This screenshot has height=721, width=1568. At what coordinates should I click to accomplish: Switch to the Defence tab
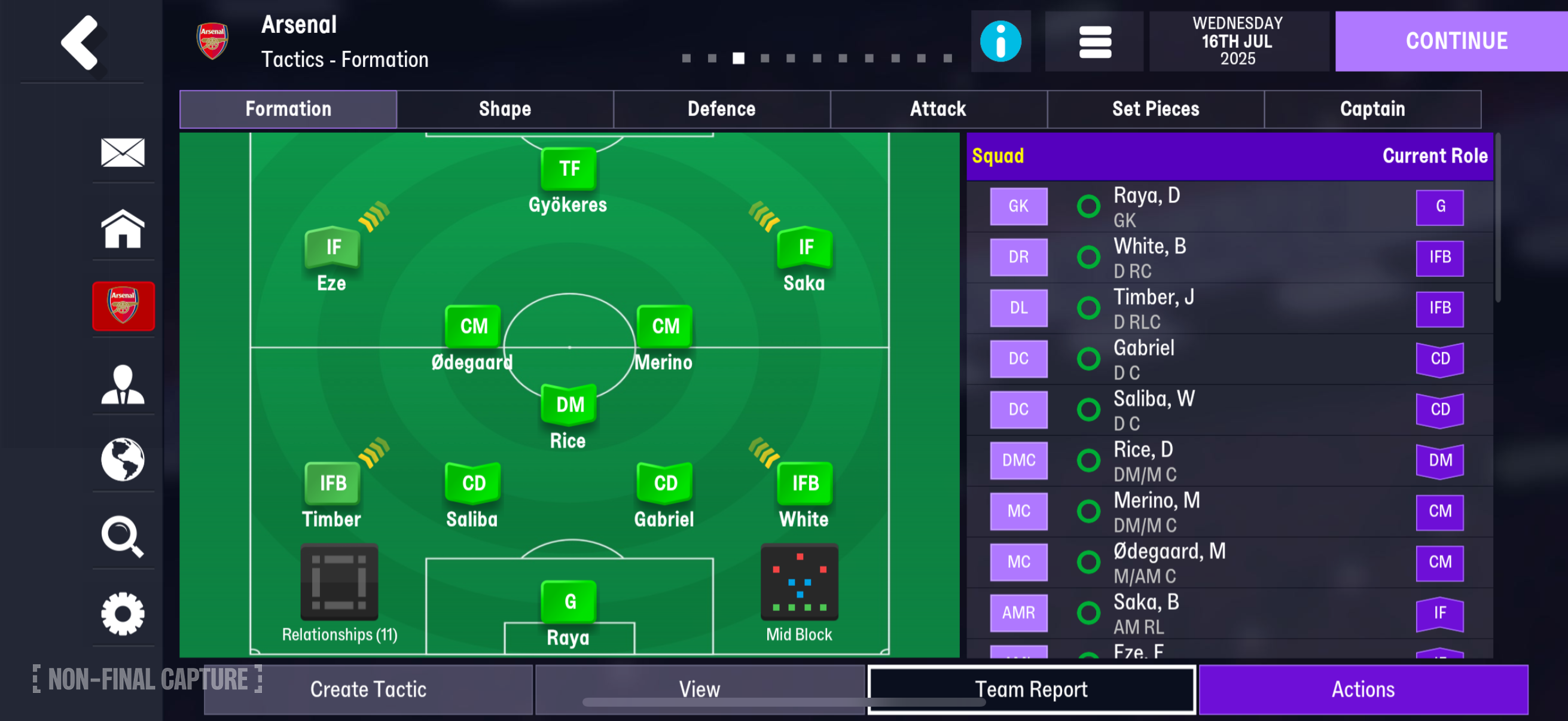721,109
